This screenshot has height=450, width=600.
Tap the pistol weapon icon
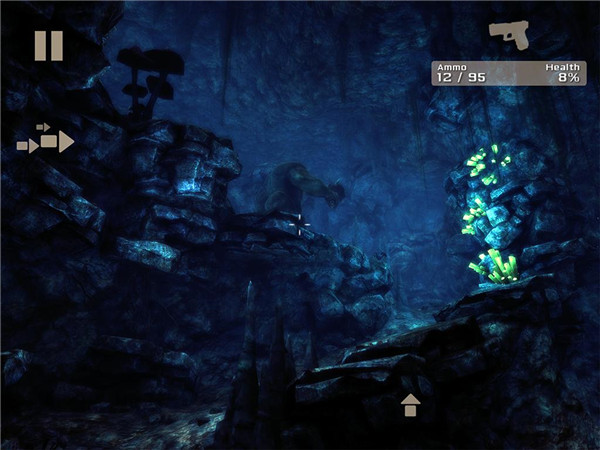[x=514, y=34]
